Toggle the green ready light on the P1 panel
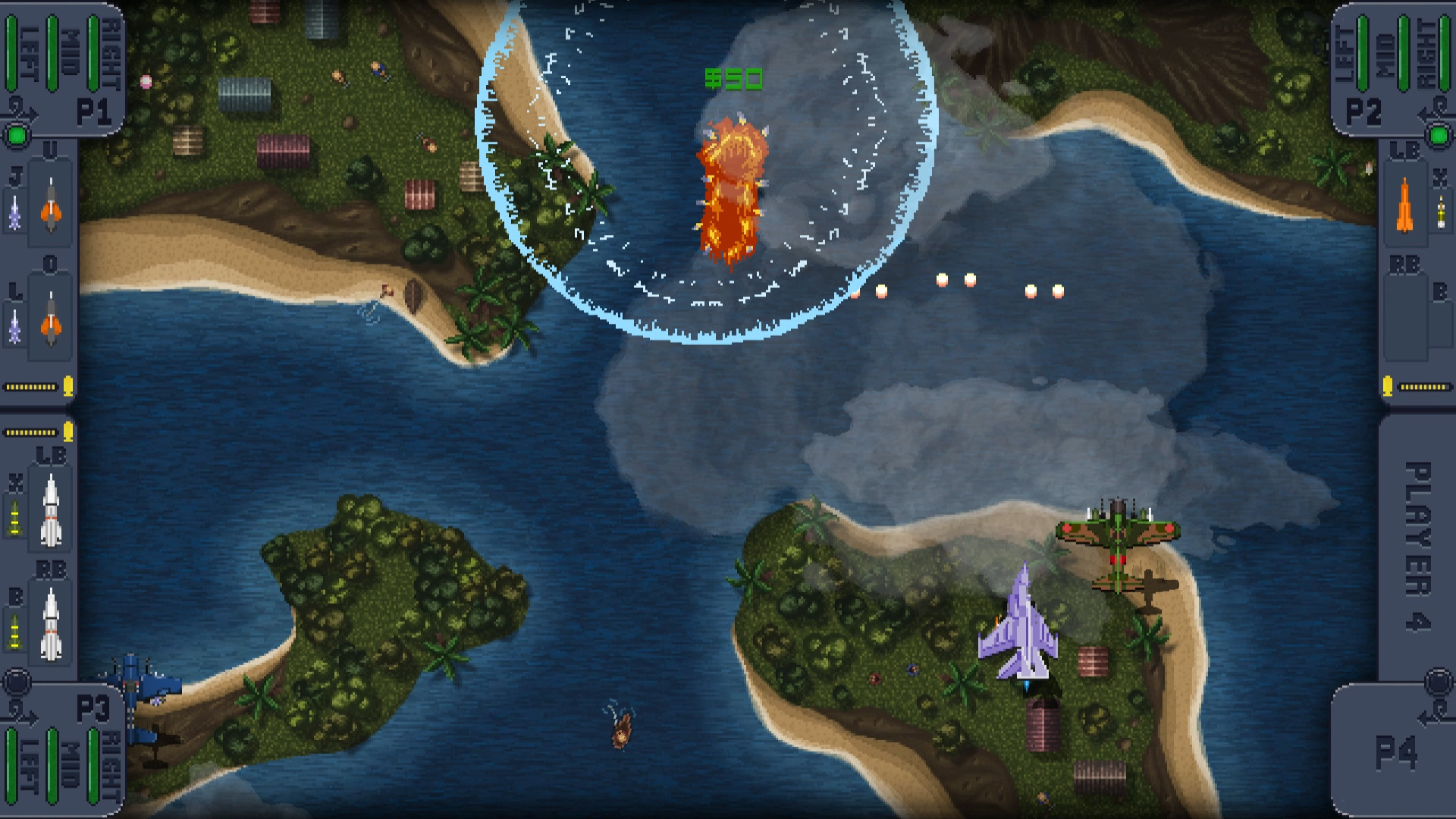 [x=16, y=135]
